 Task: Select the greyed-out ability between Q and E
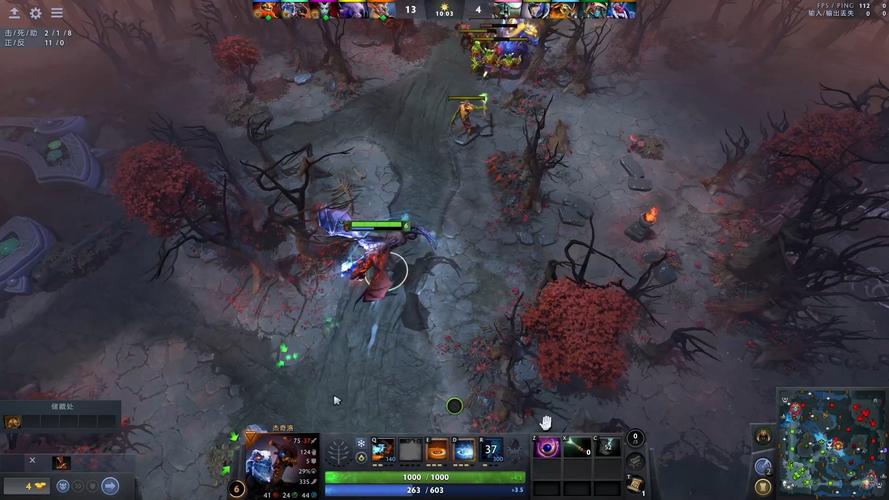(410, 450)
